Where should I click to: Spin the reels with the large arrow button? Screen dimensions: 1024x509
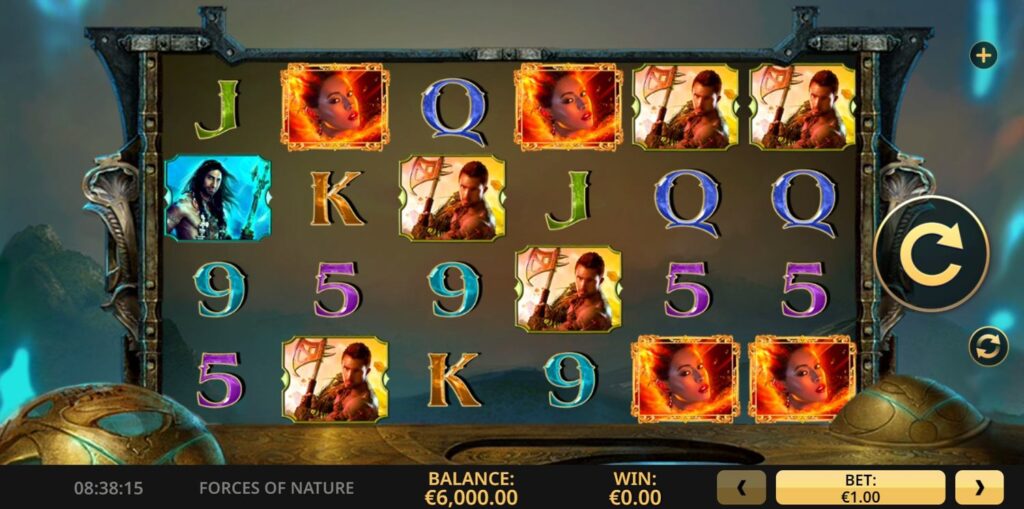click(x=931, y=252)
